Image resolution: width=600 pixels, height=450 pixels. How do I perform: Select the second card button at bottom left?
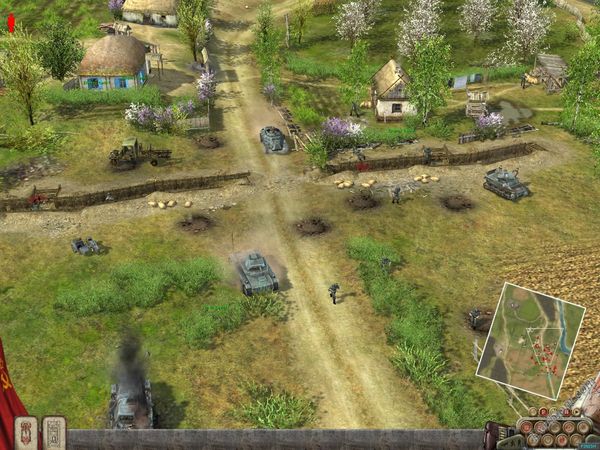coord(54,433)
